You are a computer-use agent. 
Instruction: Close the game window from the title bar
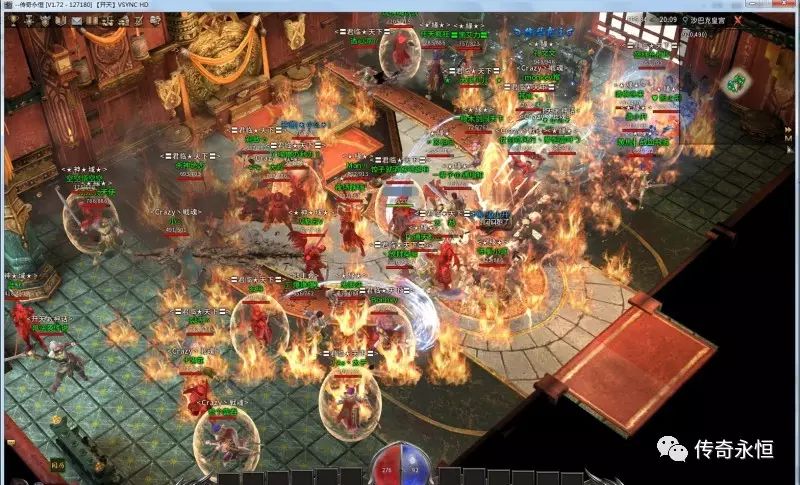[x=782, y=4]
